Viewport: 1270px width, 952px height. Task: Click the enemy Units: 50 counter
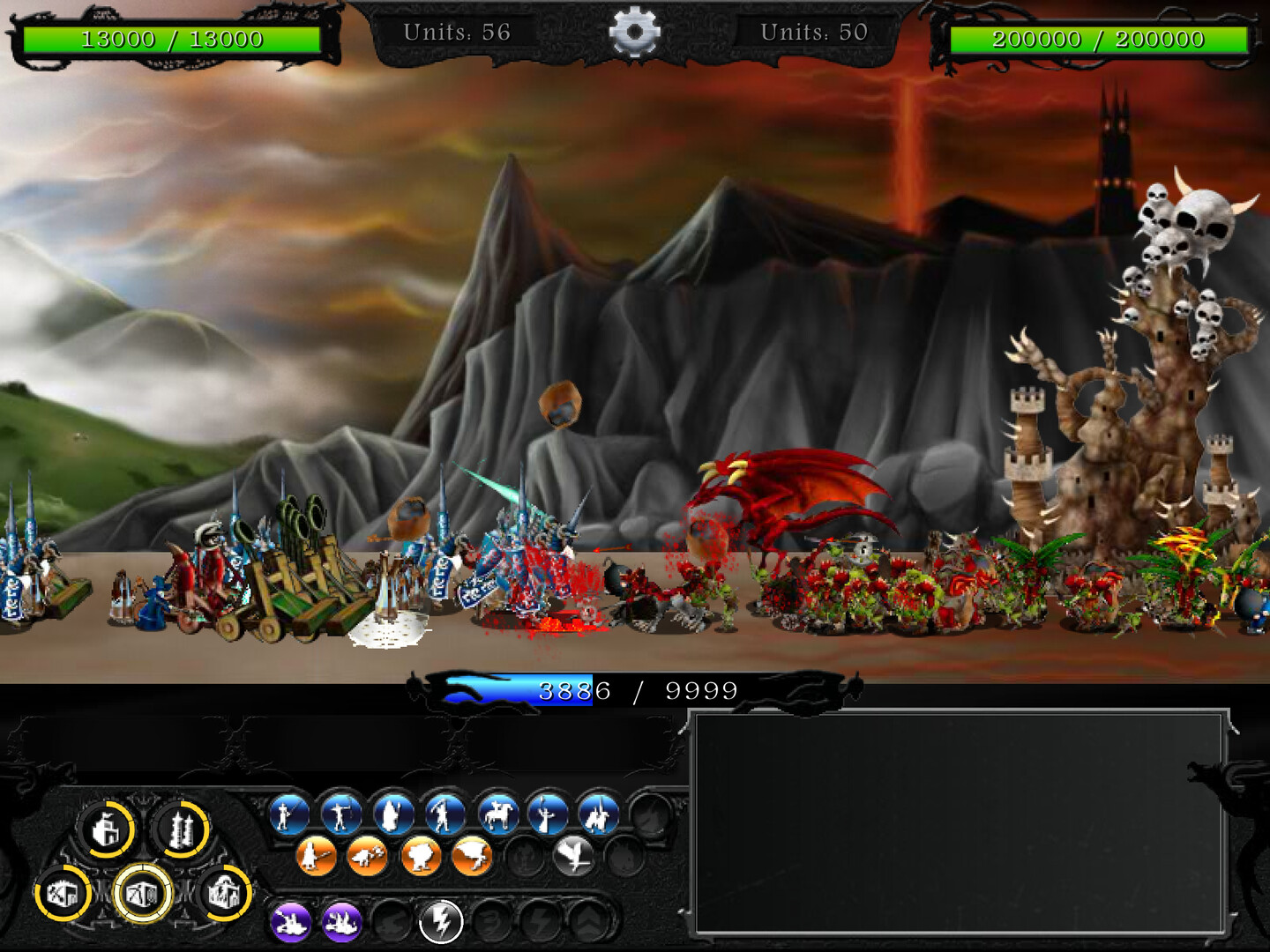(813, 30)
